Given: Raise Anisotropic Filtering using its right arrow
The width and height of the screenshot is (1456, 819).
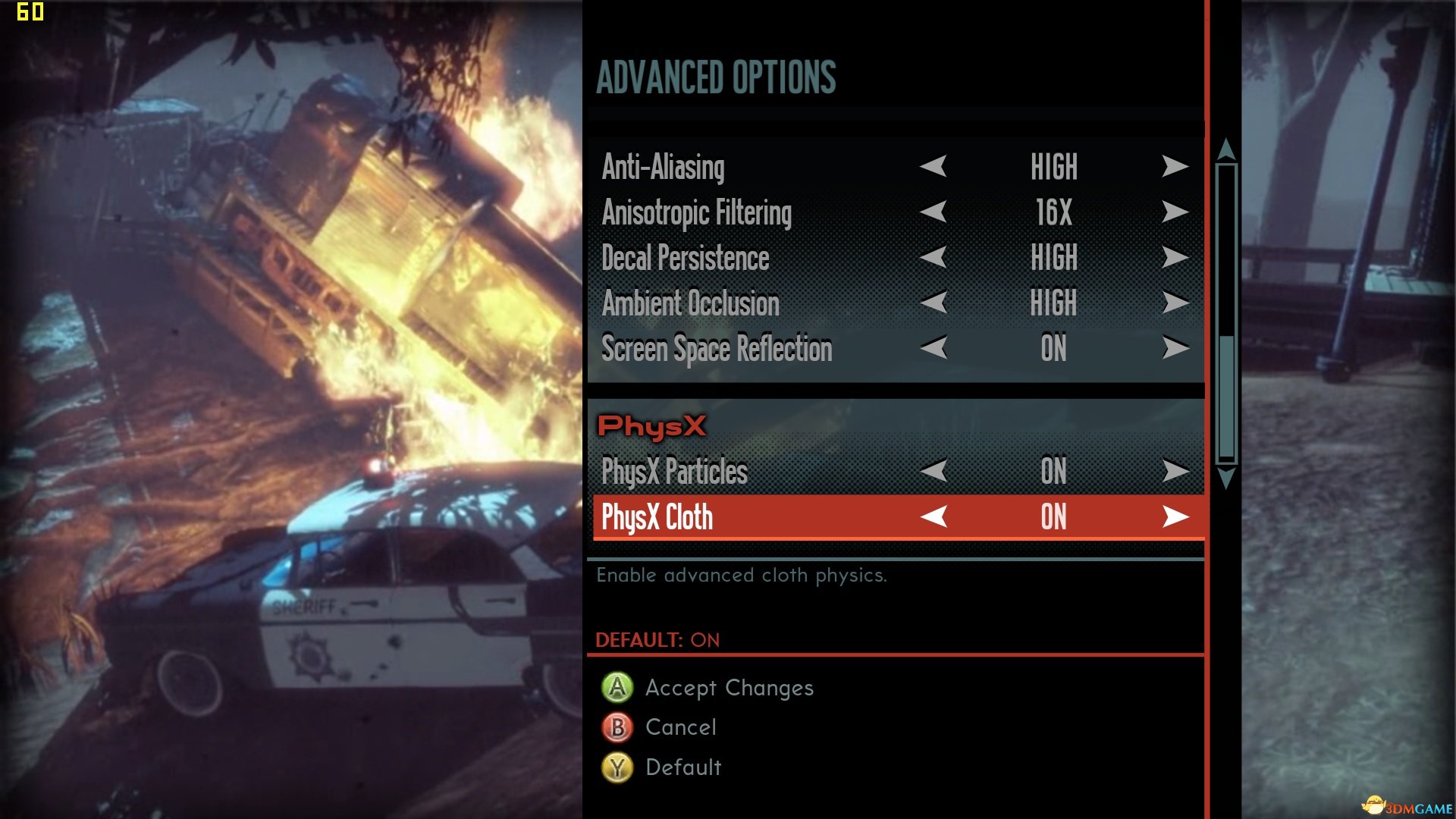Looking at the screenshot, I should [x=1174, y=212].
